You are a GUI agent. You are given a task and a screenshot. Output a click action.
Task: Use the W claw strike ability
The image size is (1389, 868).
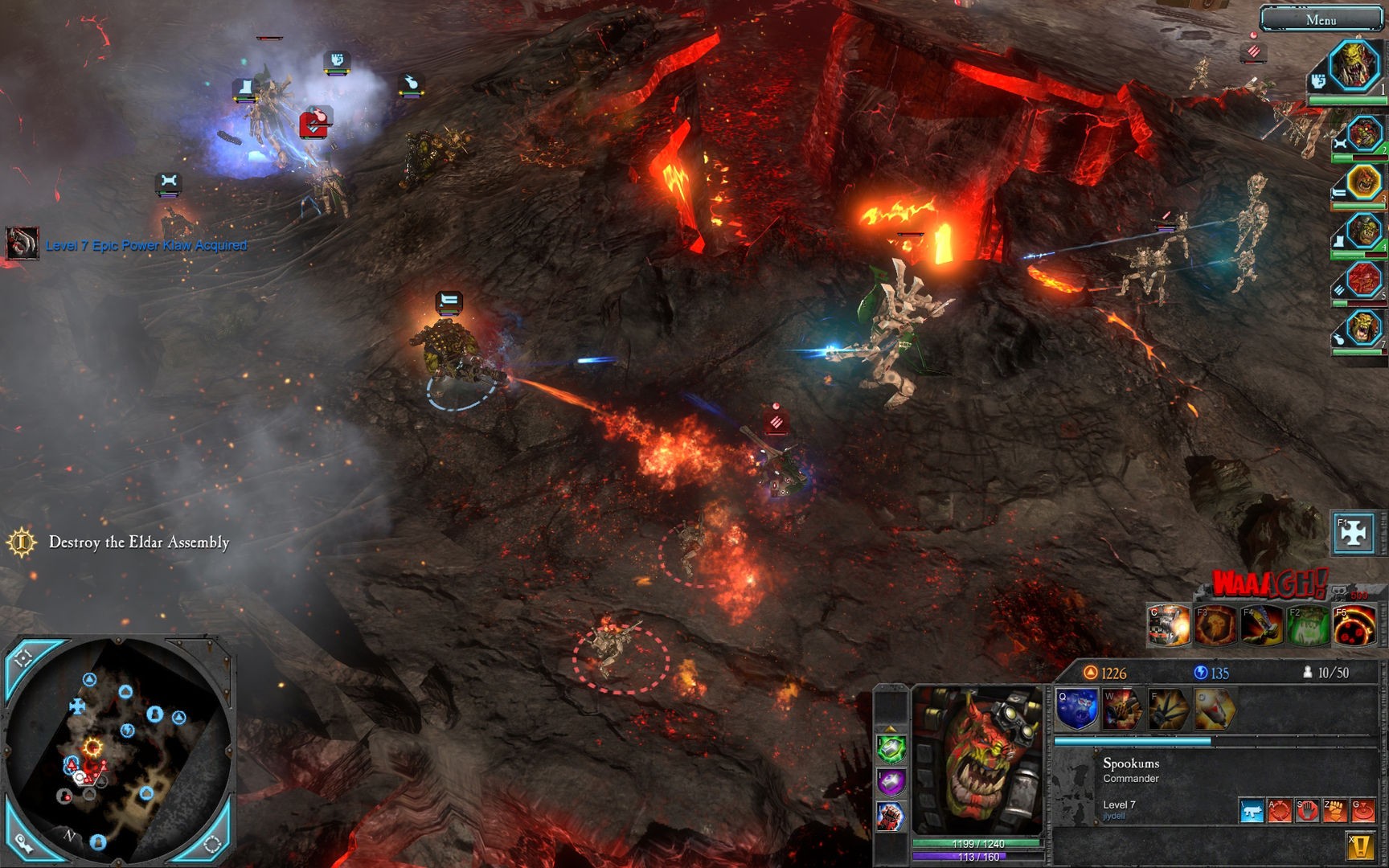[x=1122, y=710]
